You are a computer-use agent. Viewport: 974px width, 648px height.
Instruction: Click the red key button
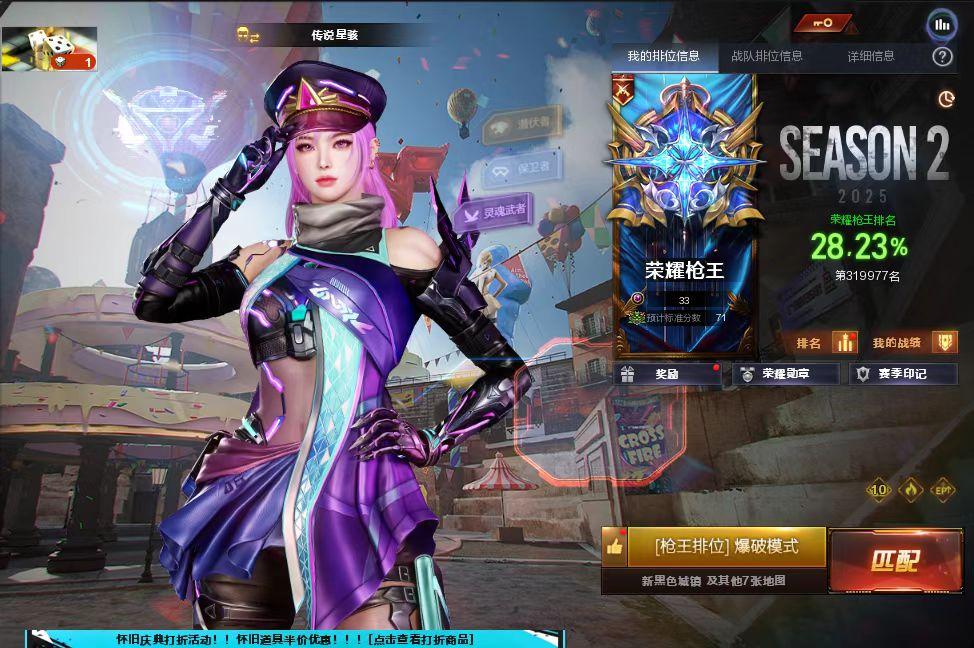[x=824, y=23]
